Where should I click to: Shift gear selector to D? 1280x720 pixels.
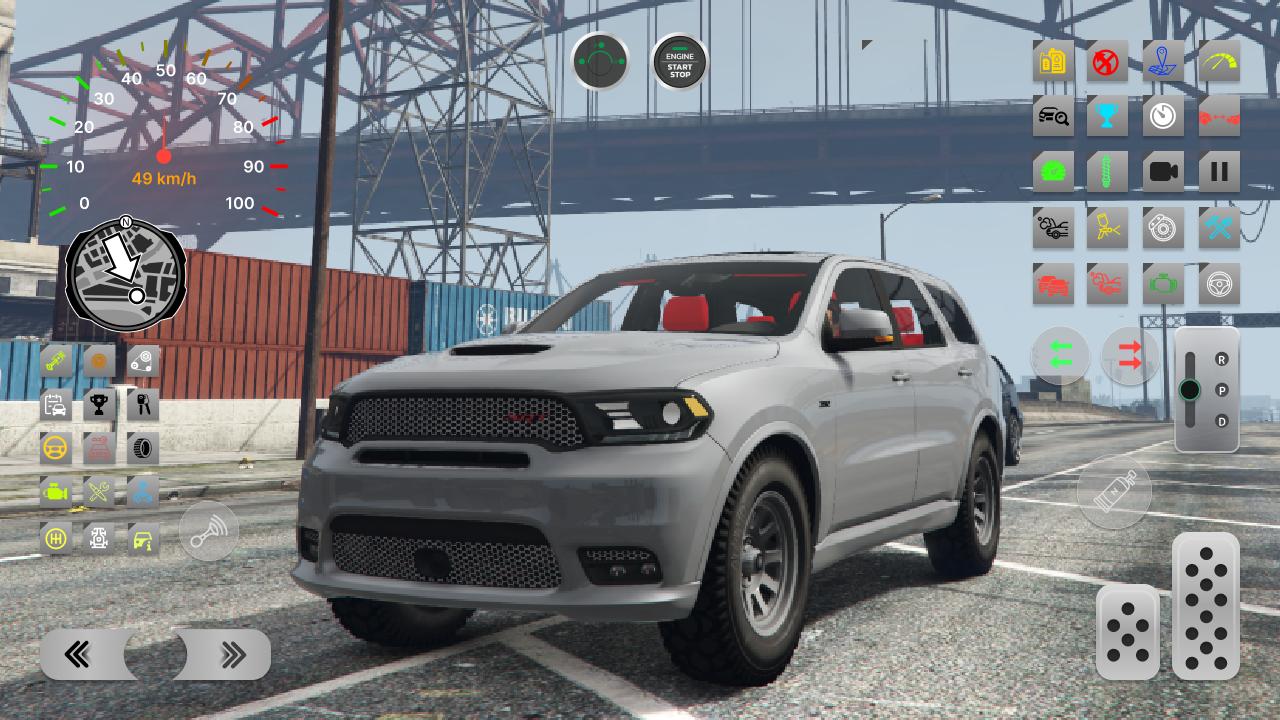pos(1222,421)
